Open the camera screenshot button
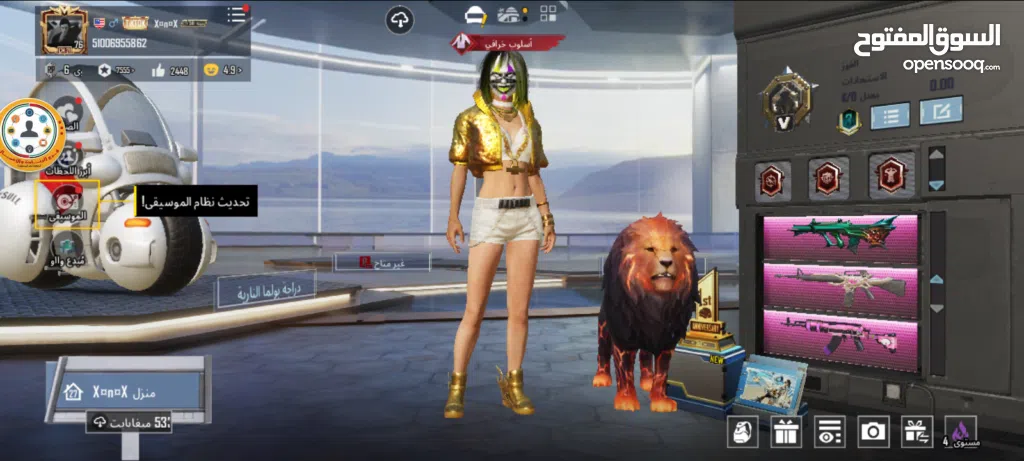 873,432
